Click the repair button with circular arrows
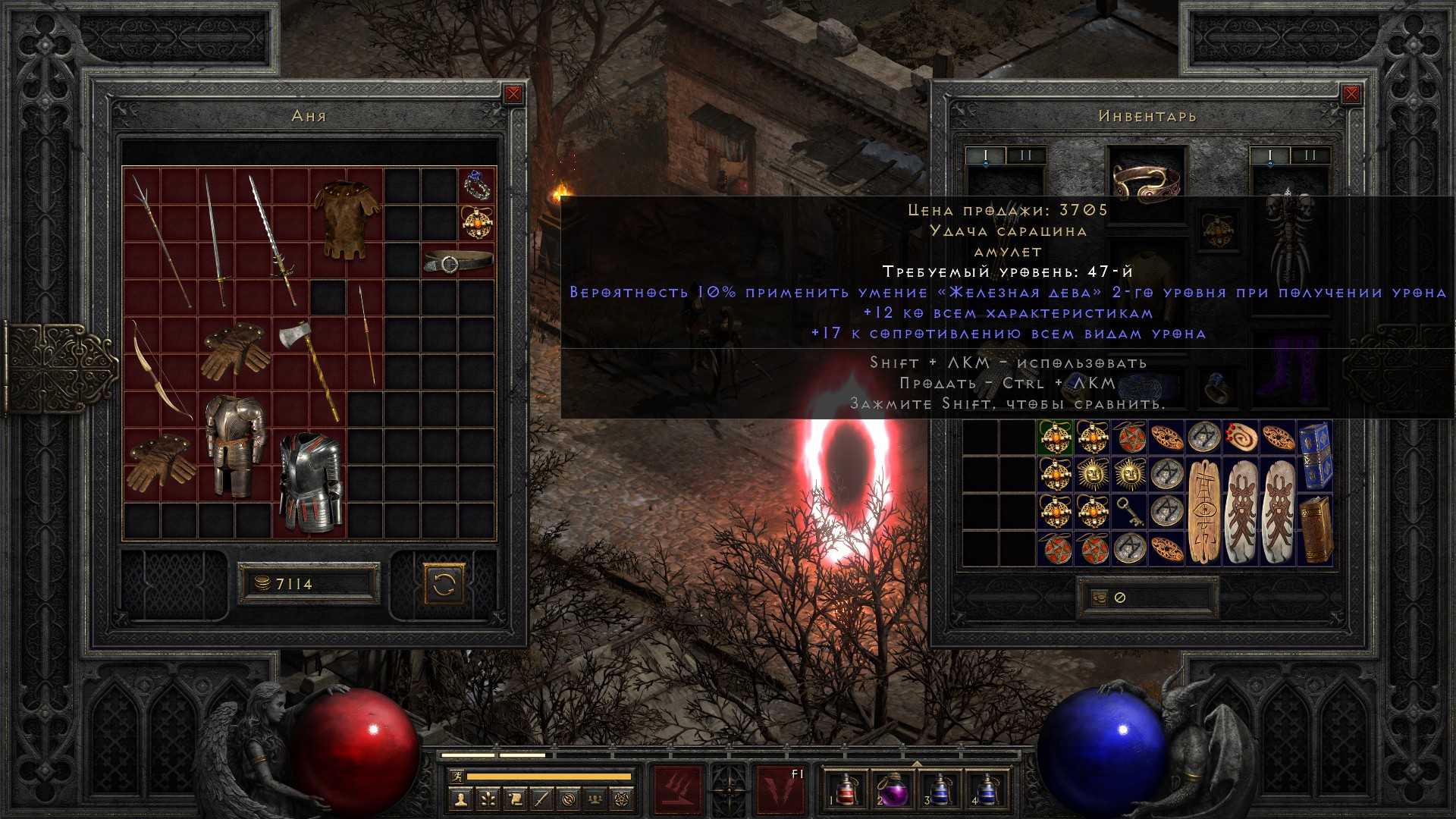The image size is (1456, 819). point(444,584)
